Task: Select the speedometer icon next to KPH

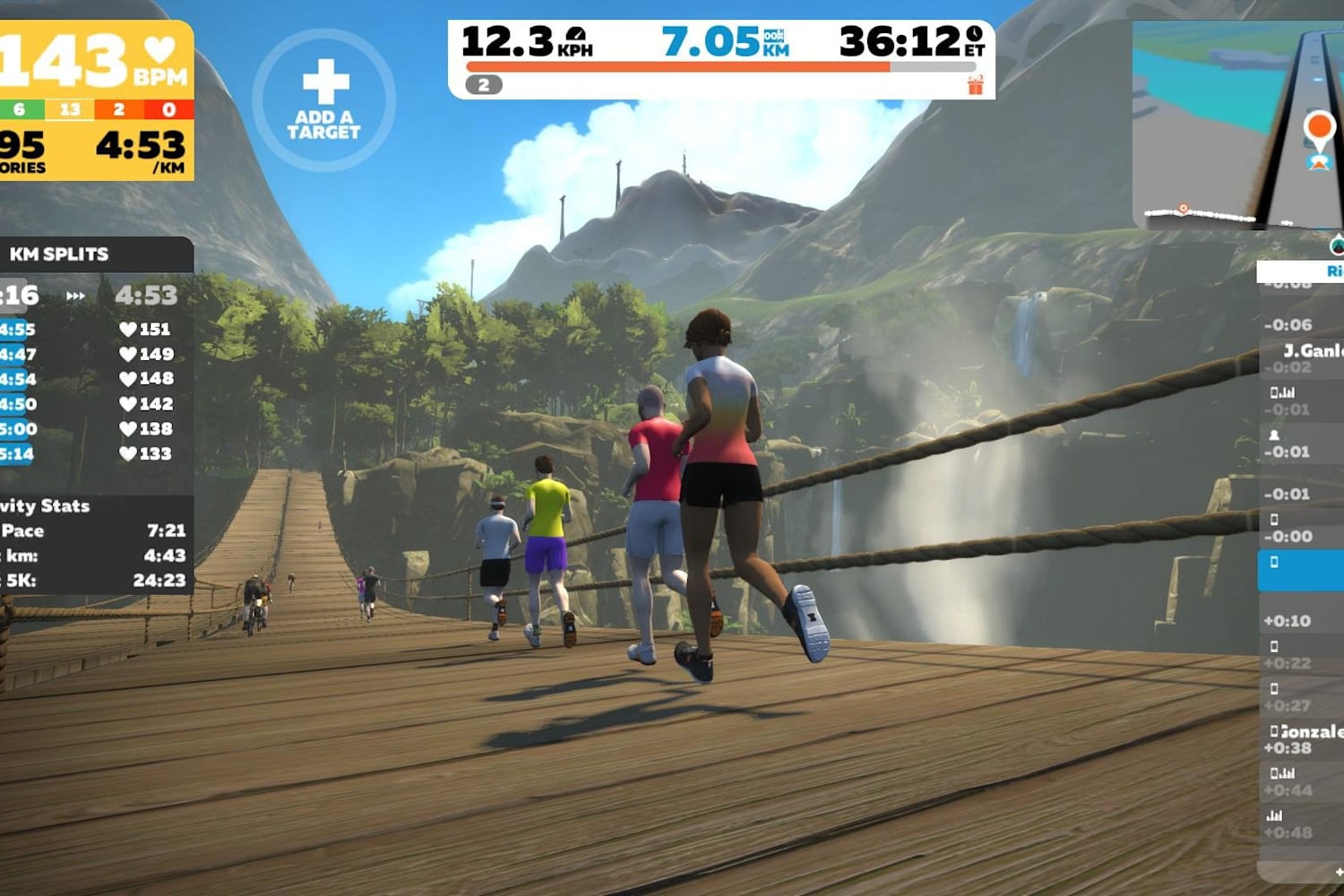Action: pyautogui.click(x=574, y=35)
